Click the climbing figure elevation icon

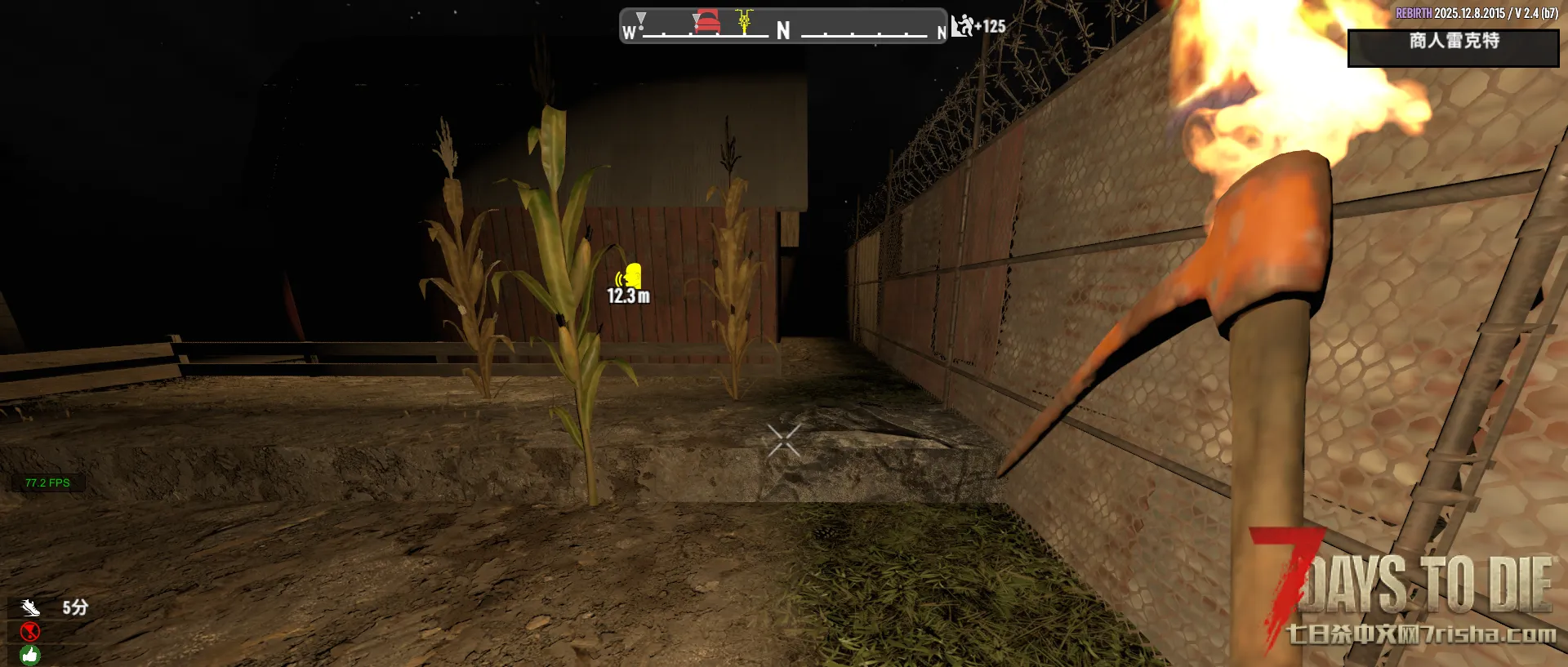click(963, 26)
